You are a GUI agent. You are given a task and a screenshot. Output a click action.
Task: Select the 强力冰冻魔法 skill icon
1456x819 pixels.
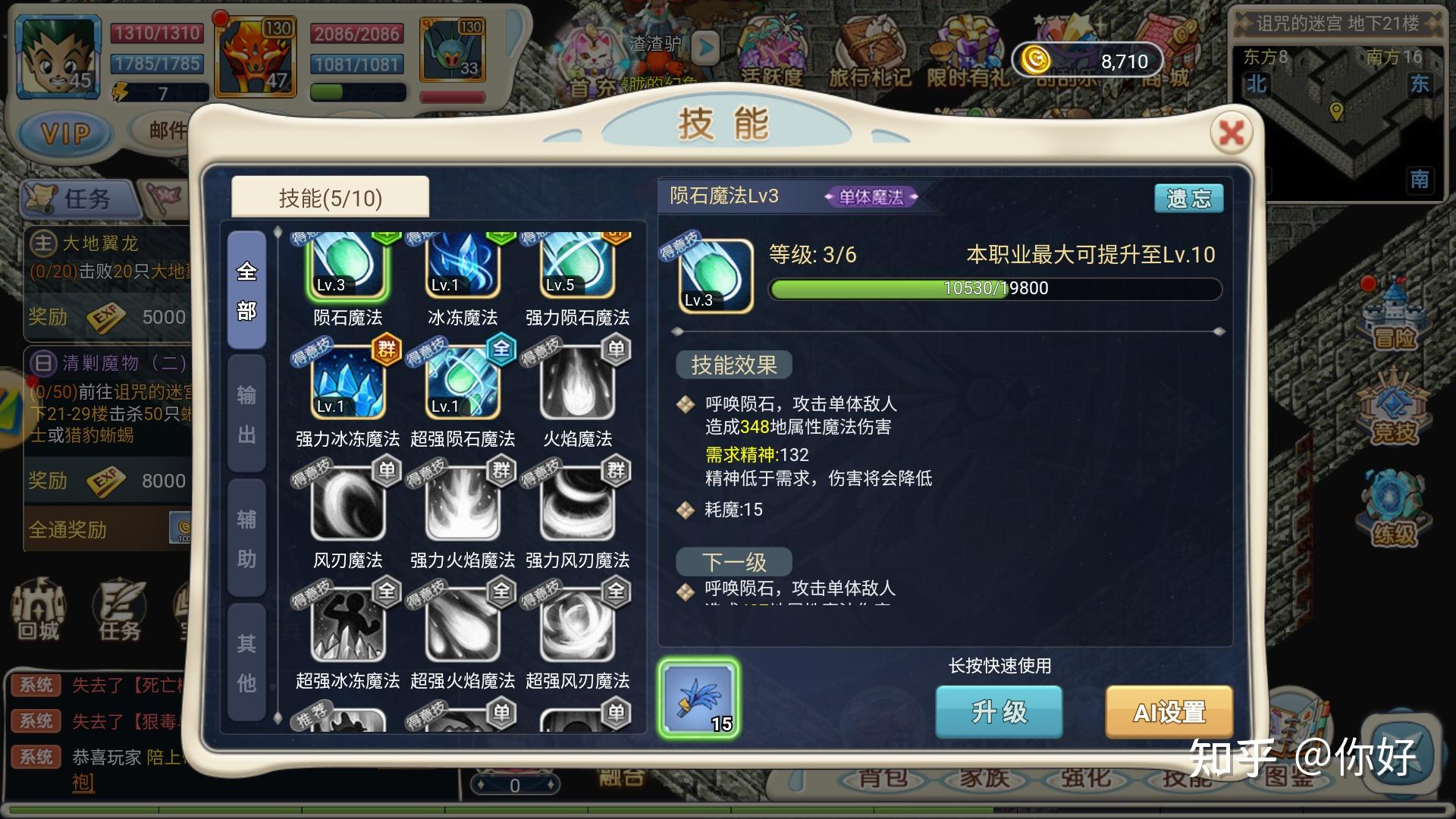[348, 383]
